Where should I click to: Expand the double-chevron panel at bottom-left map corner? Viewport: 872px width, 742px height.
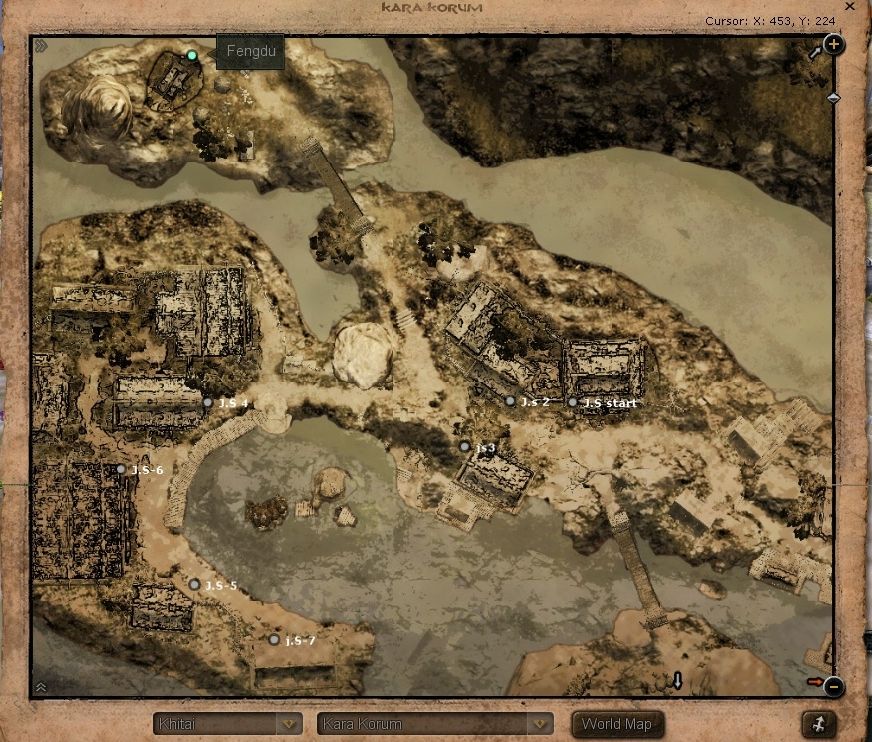point(41,687)
